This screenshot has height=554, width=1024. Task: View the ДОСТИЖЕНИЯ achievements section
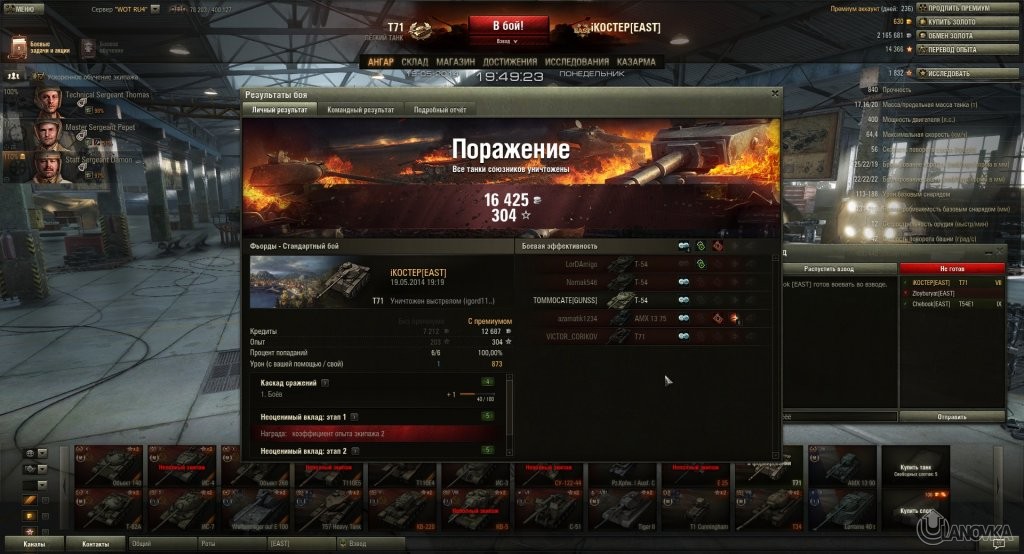(x=512, y=61)
